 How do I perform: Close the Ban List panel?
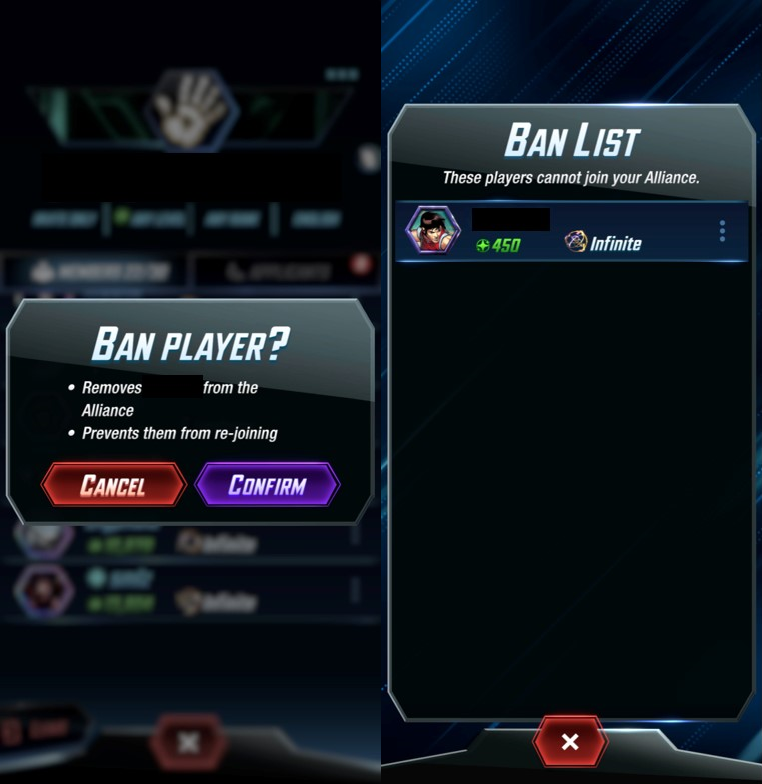pyautogui.click(x=570, y=742)
